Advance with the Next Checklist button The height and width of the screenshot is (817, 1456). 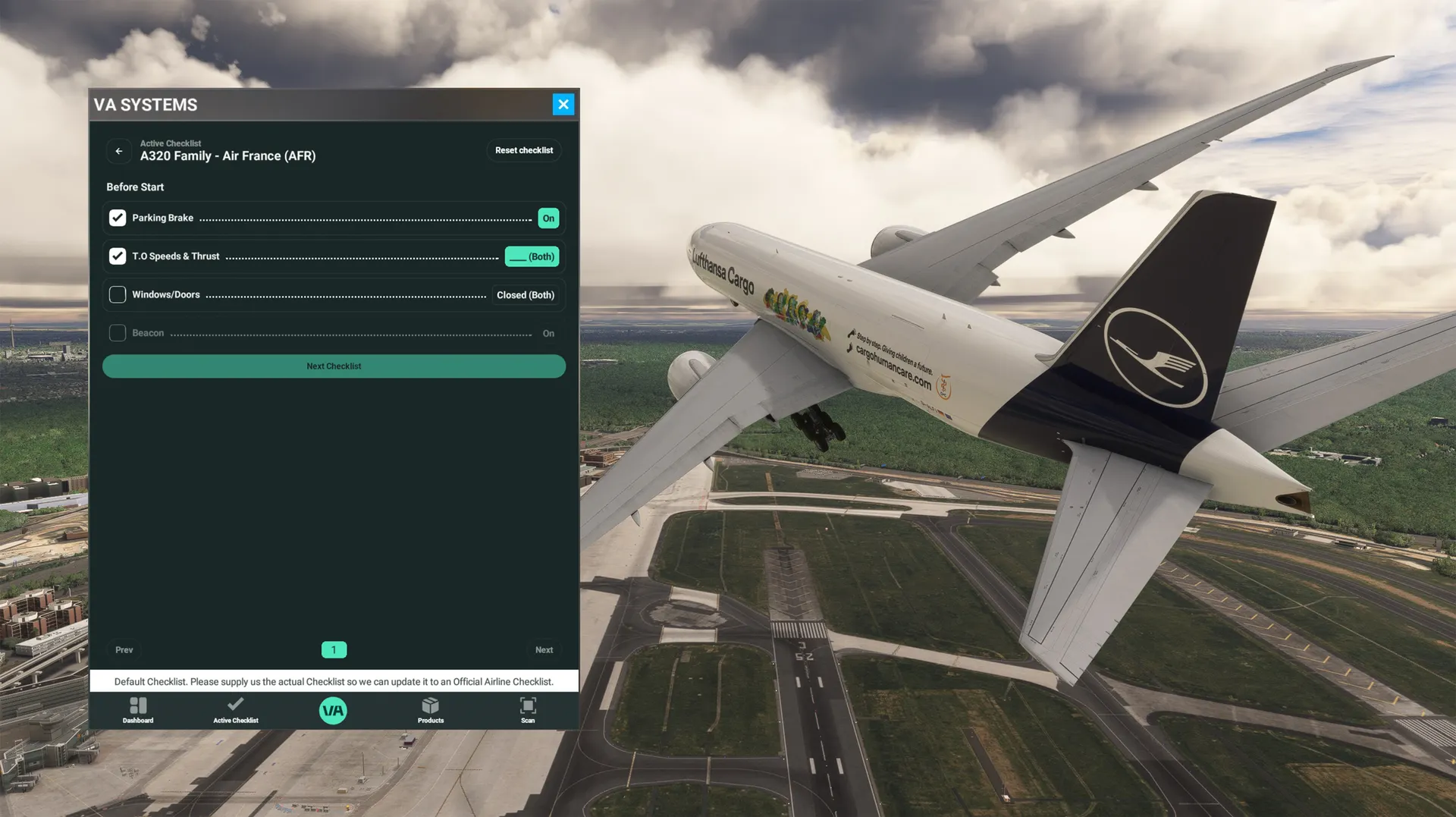(334, 366)
